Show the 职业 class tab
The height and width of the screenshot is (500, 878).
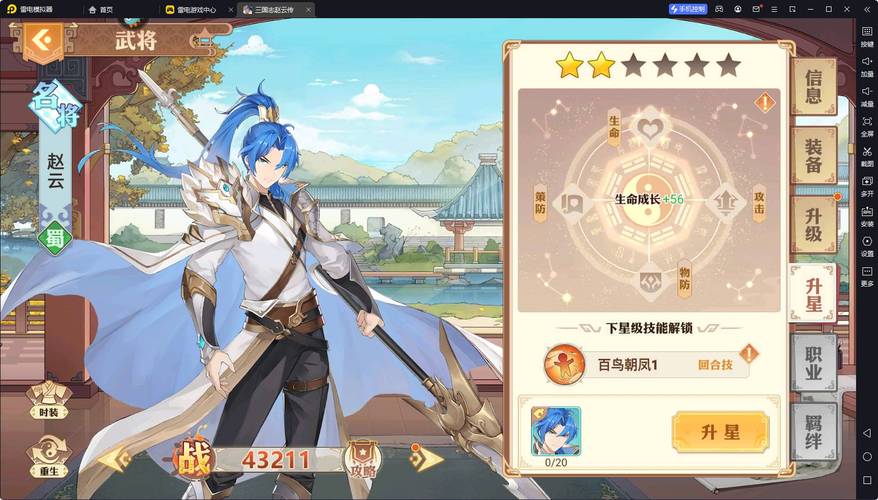click(x=813, y=360)
